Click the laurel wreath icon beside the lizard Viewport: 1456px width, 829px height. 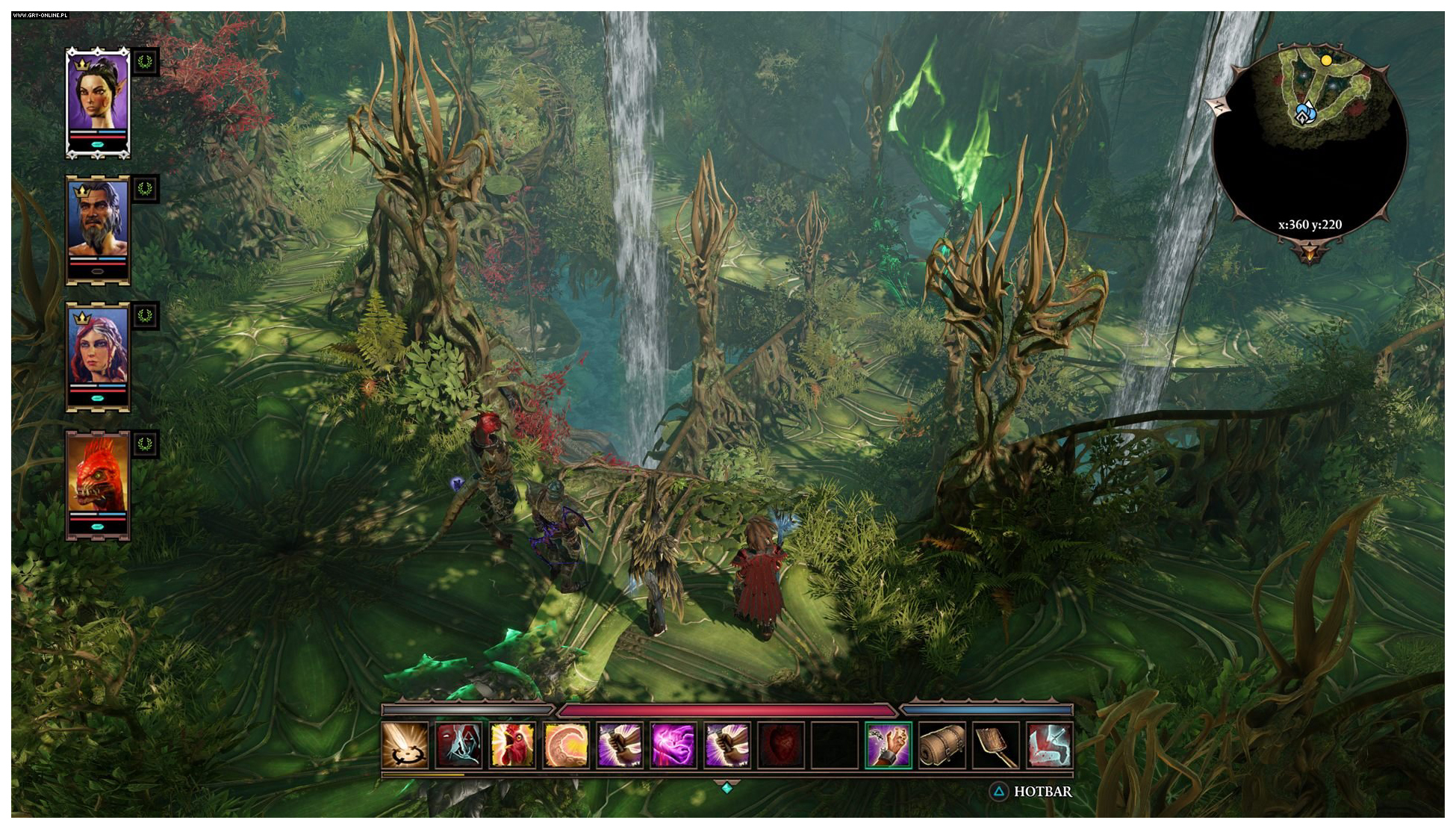pos(145,445)
